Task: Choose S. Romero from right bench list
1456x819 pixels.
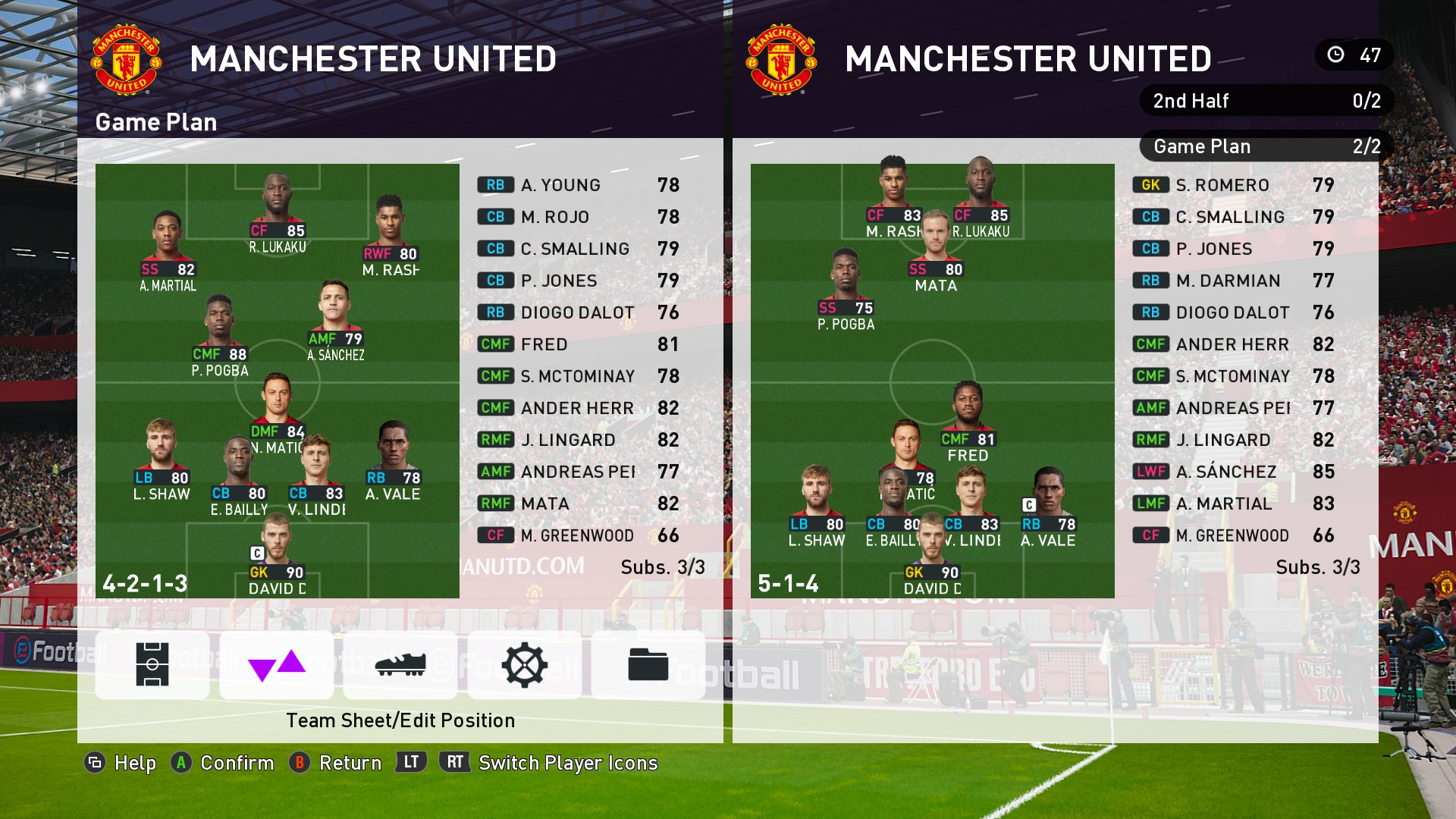Action: tap(1233, 185)
